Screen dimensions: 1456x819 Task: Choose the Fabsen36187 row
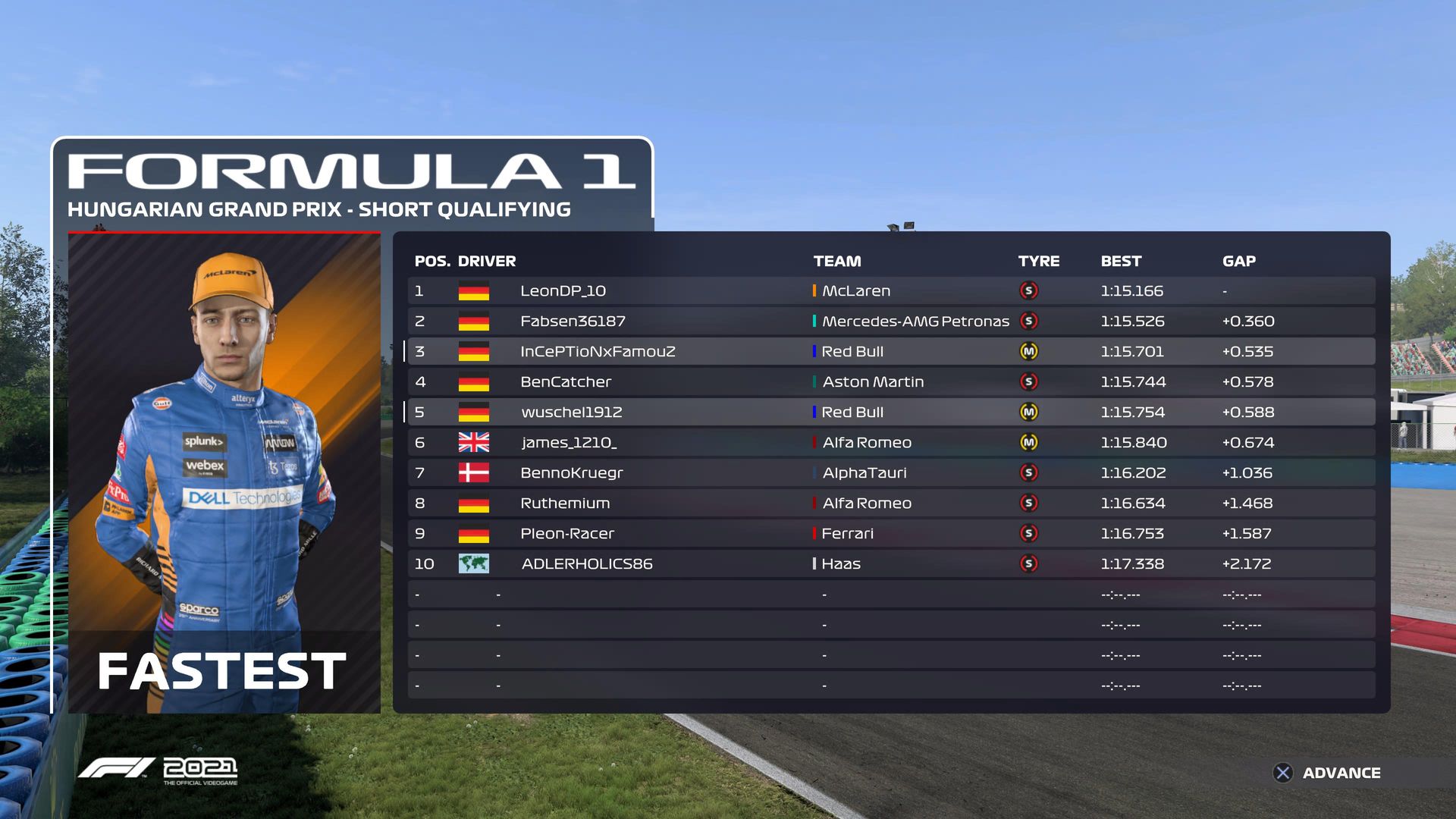click(891, 321)
